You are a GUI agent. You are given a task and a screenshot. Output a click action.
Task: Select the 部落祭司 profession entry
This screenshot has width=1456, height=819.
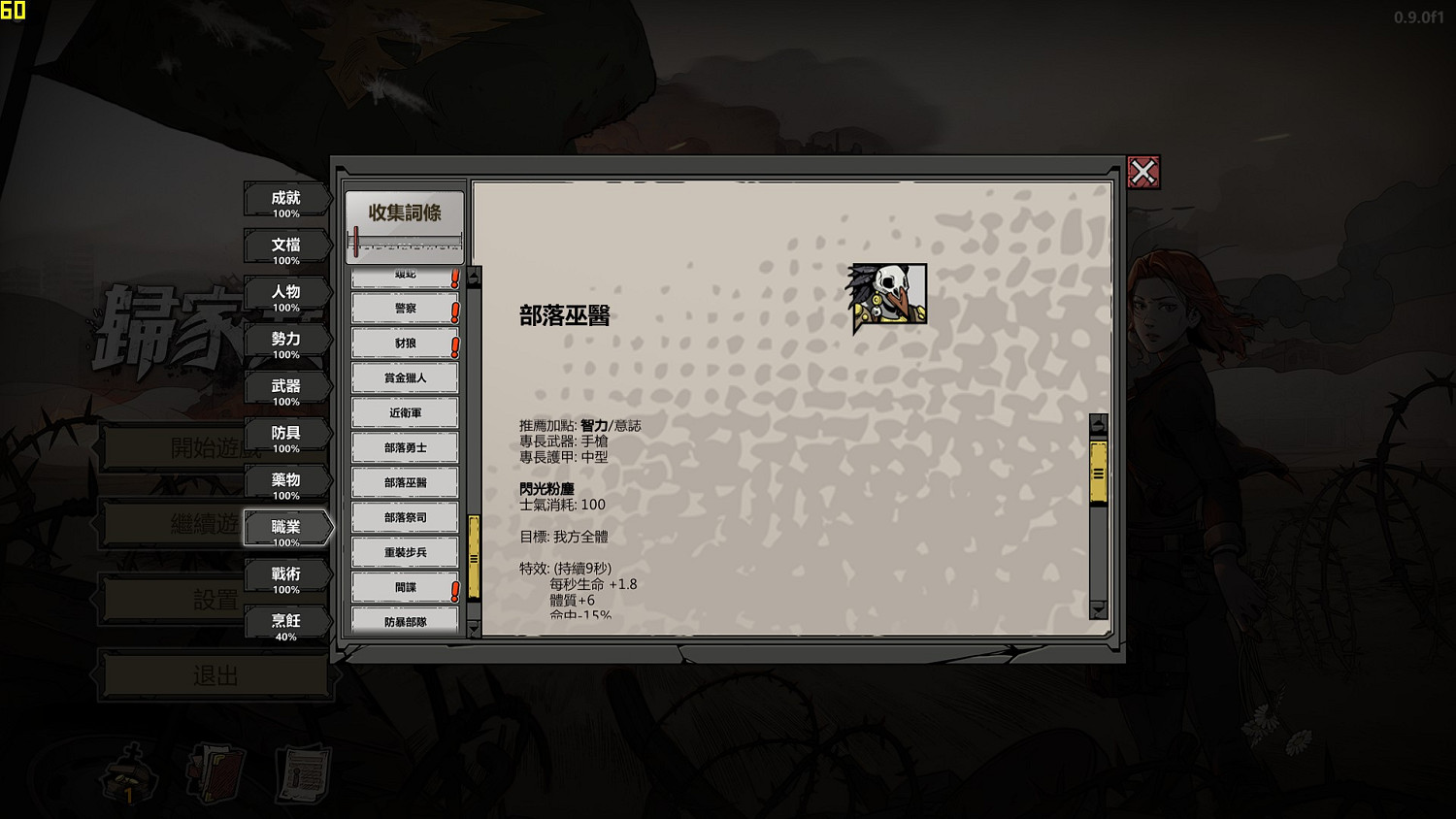pos(405,517)
